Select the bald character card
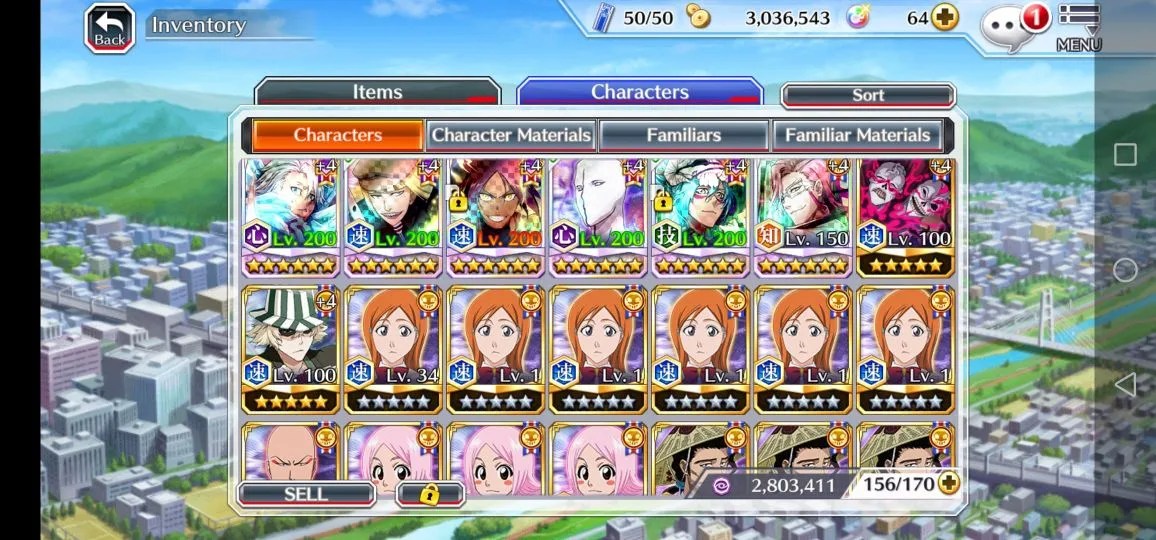1156x540 pixels. (x=290, y=458)
